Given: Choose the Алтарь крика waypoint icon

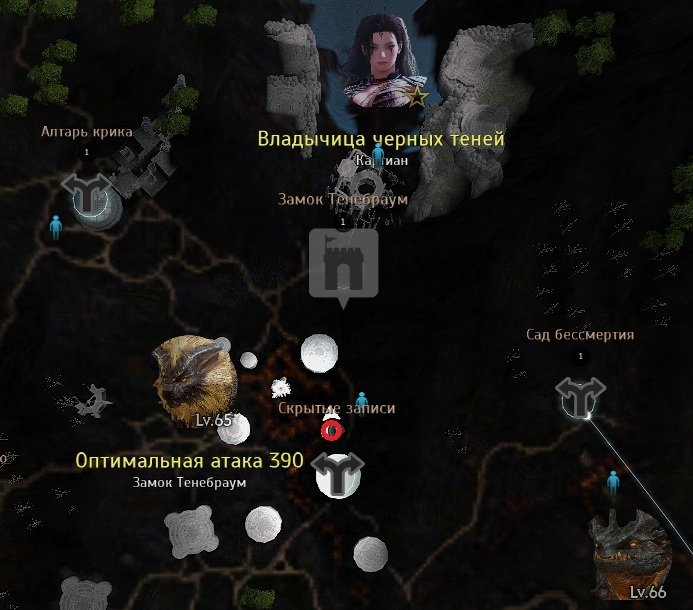Looking at the screenshot, I should (86, 190).
